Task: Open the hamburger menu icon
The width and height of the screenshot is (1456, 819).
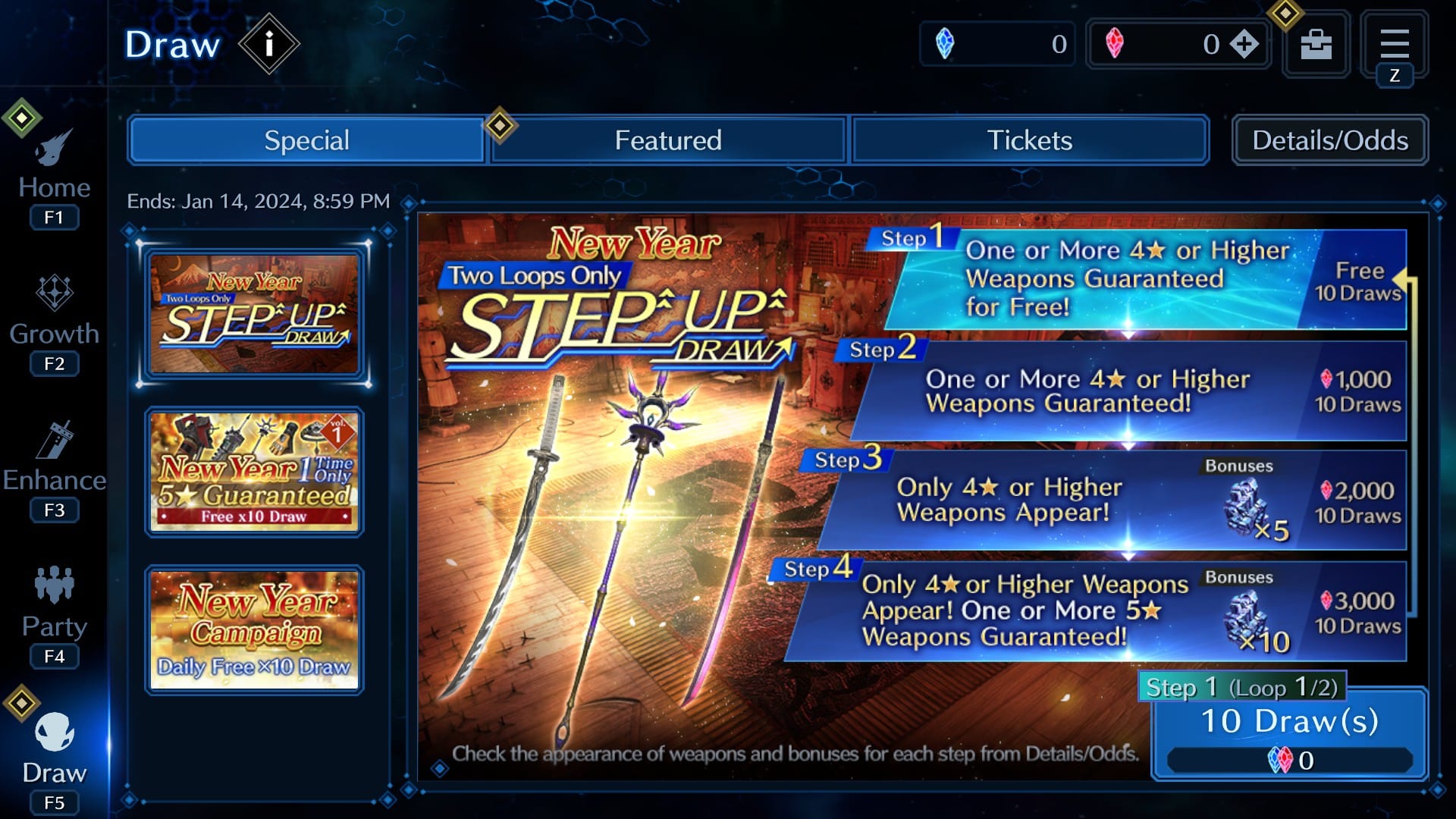Action: pos(1395,44)
